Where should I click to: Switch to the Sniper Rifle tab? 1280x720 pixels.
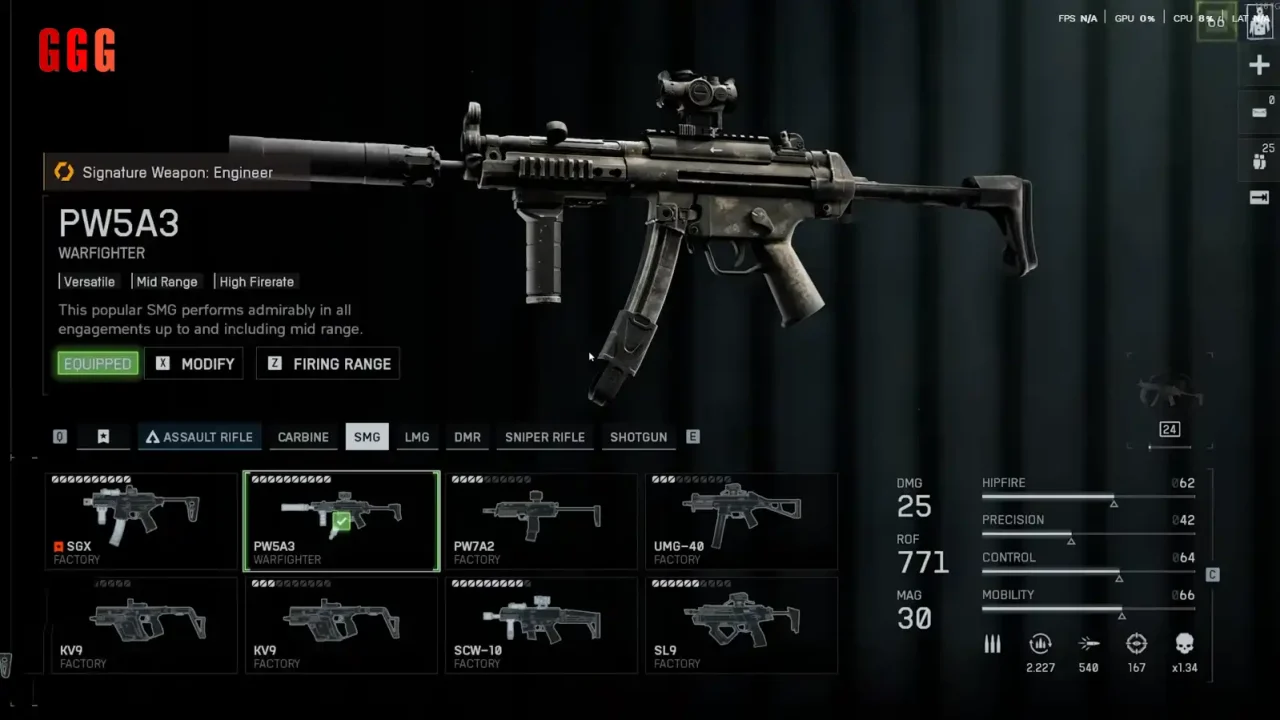tap(545, 437)
